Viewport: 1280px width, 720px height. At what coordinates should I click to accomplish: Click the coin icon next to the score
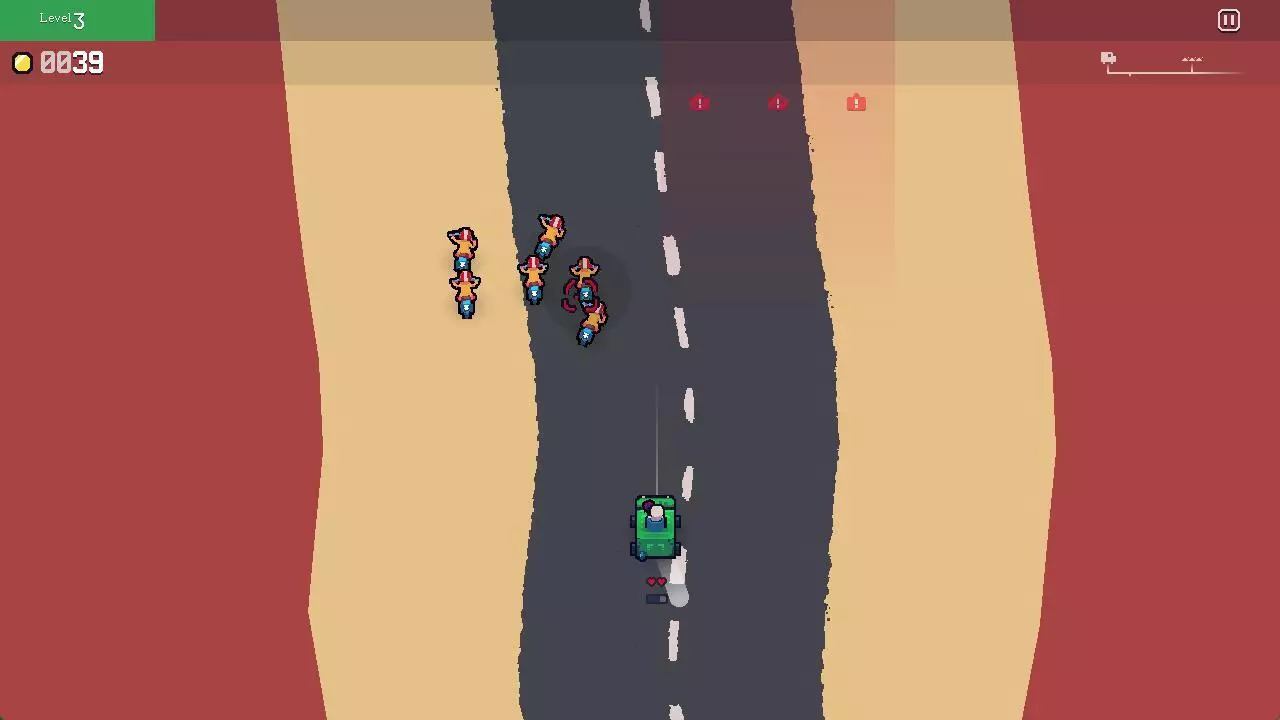[x=22, y=63]
